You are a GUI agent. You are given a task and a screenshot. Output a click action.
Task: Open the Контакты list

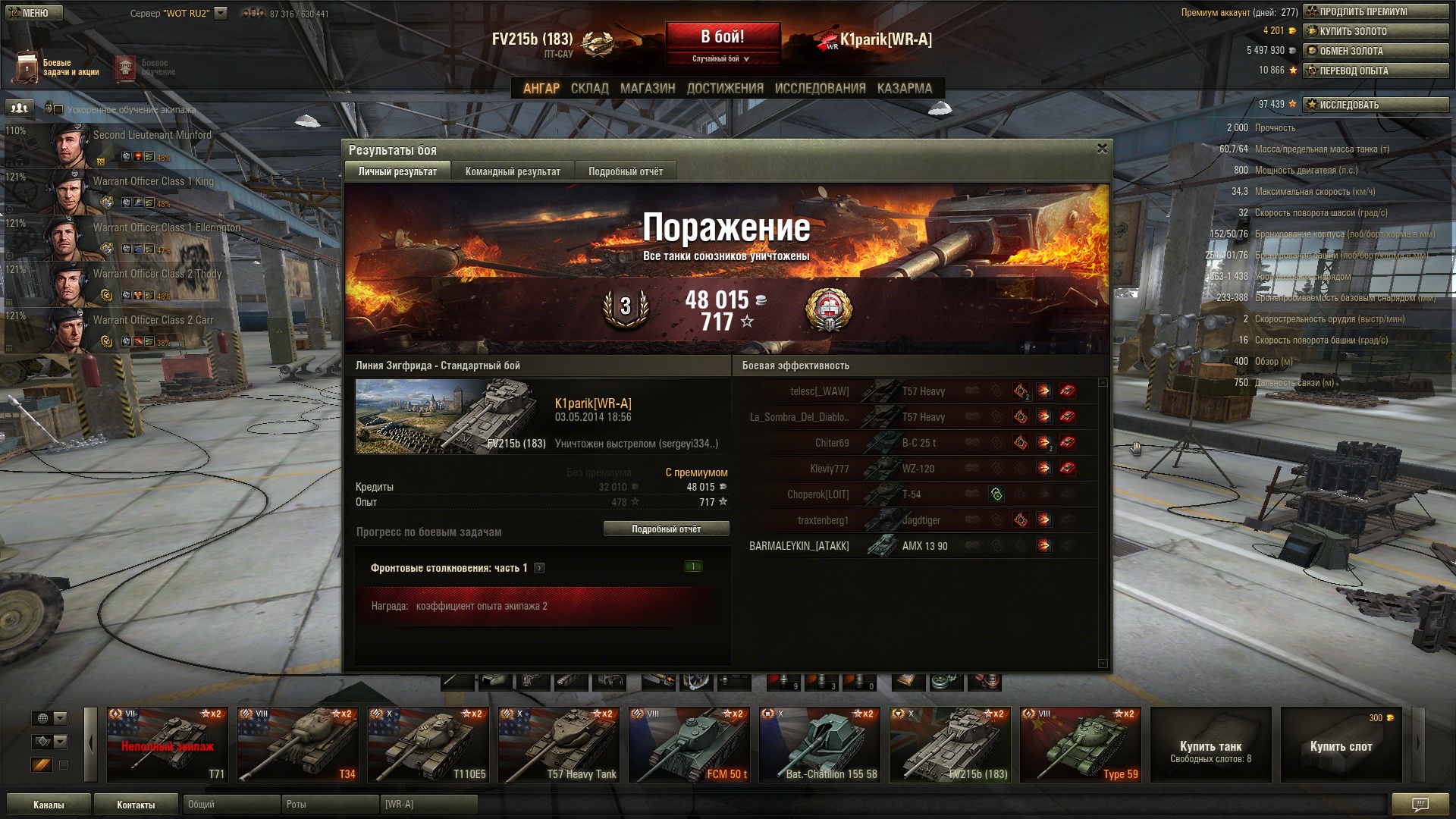tap(136, 805)
